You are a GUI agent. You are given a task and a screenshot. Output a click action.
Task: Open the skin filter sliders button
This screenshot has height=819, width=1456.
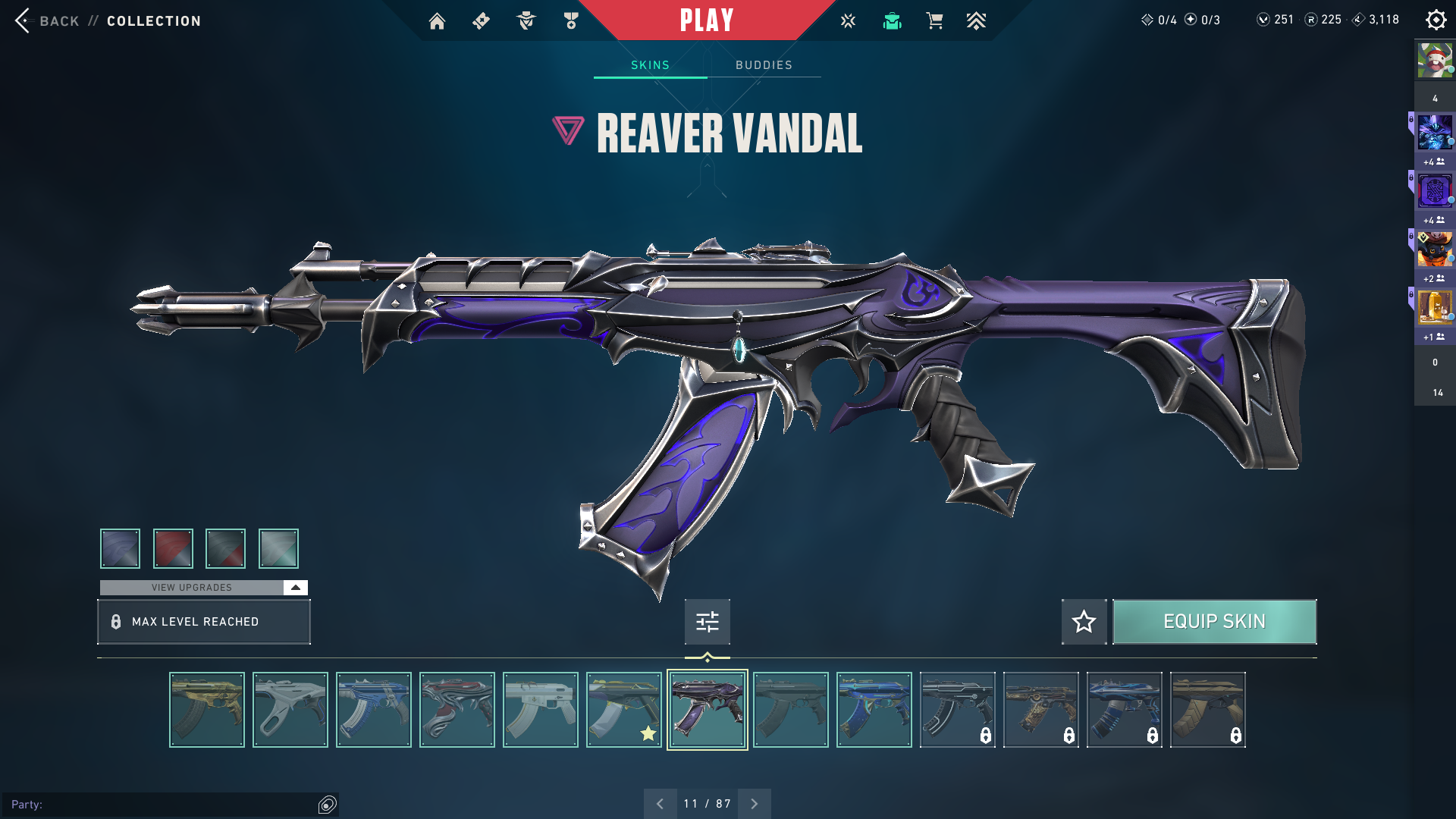[x=707, y=622]
